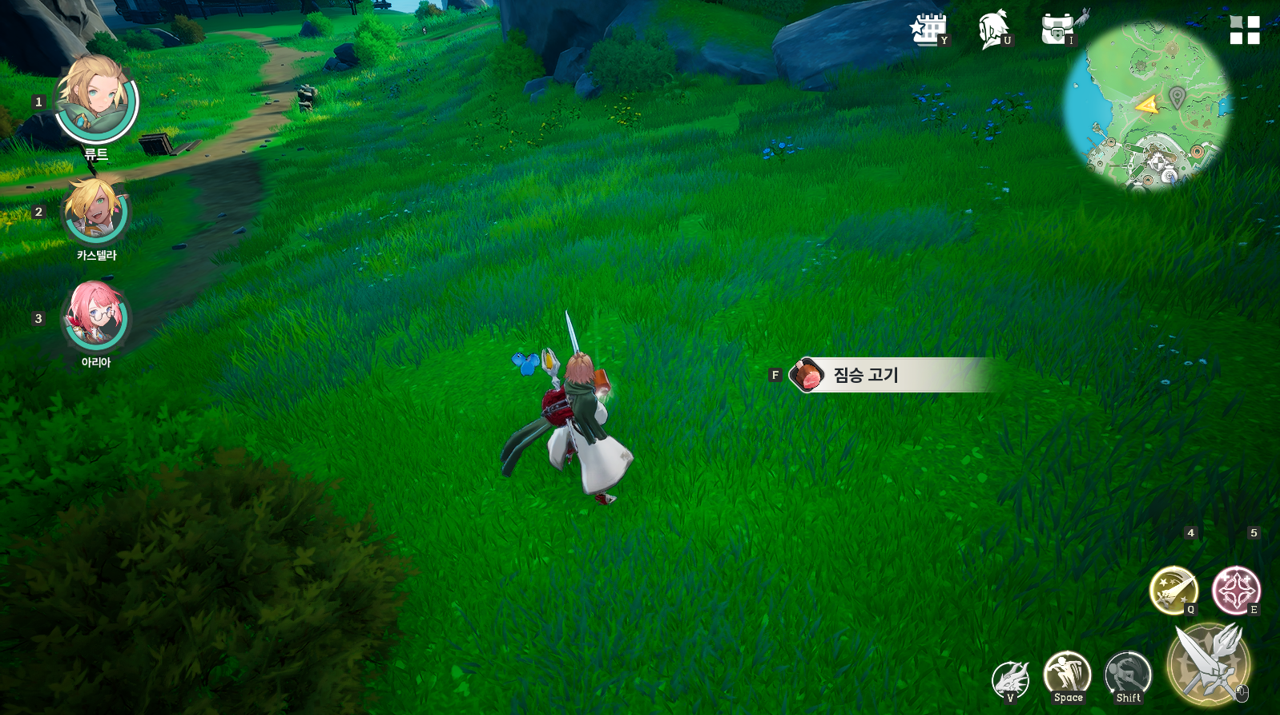Open the backpack inventory icon
This screenshot has width=1280, height=715.
[1058, 29]
